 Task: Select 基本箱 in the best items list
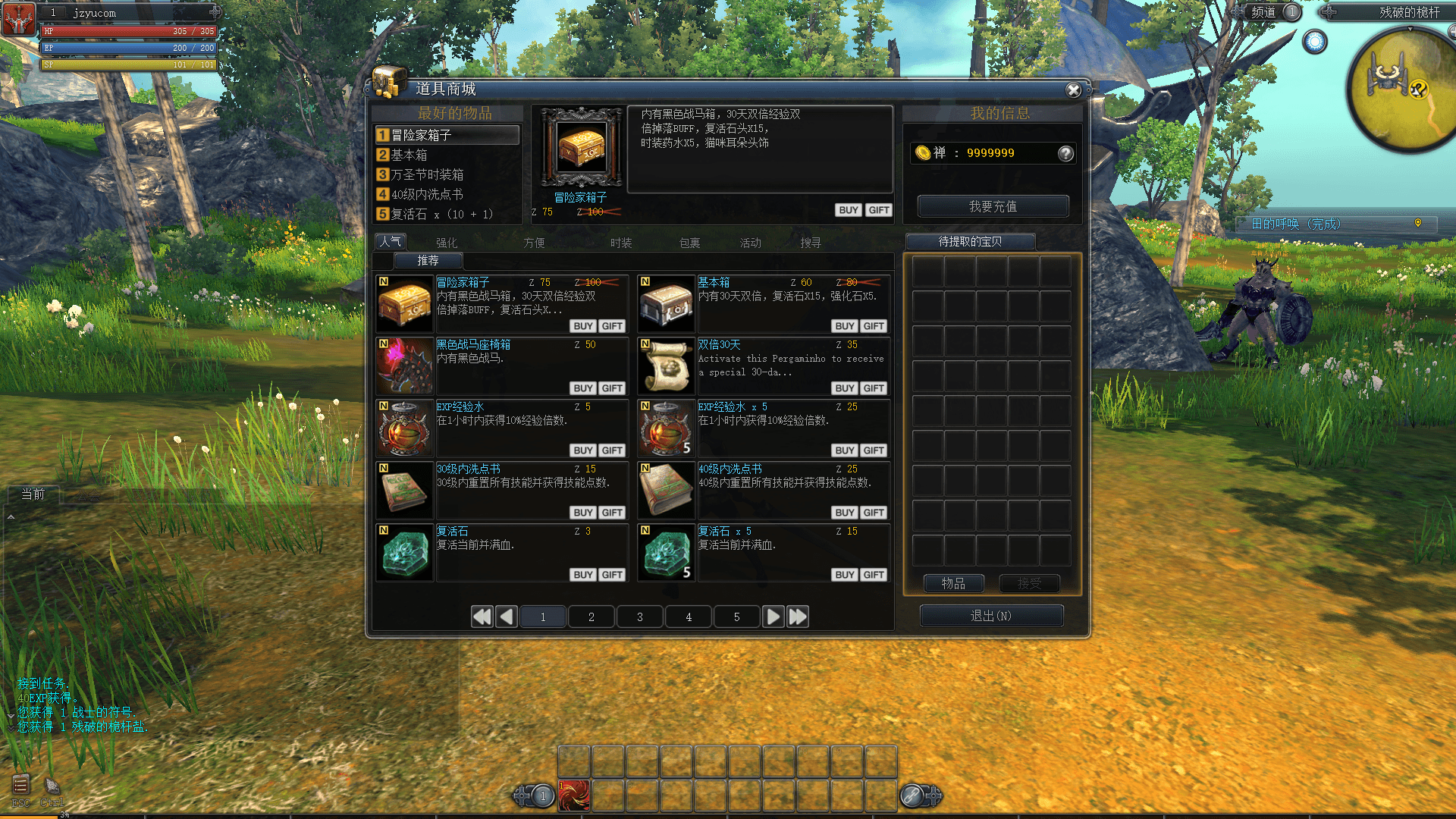[409, 155]
